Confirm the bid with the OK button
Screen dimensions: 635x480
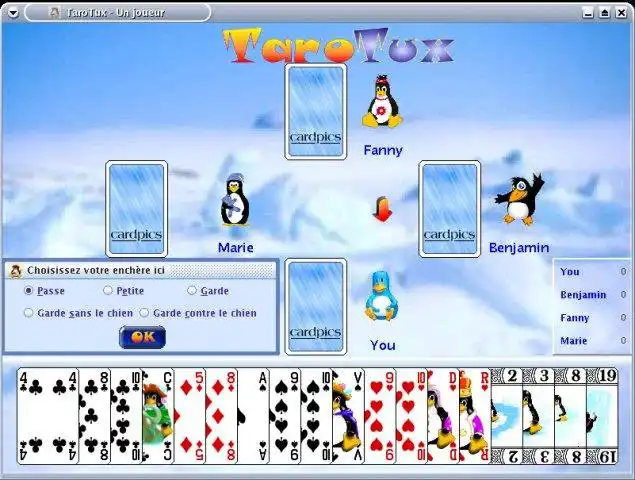pos(142,337)
